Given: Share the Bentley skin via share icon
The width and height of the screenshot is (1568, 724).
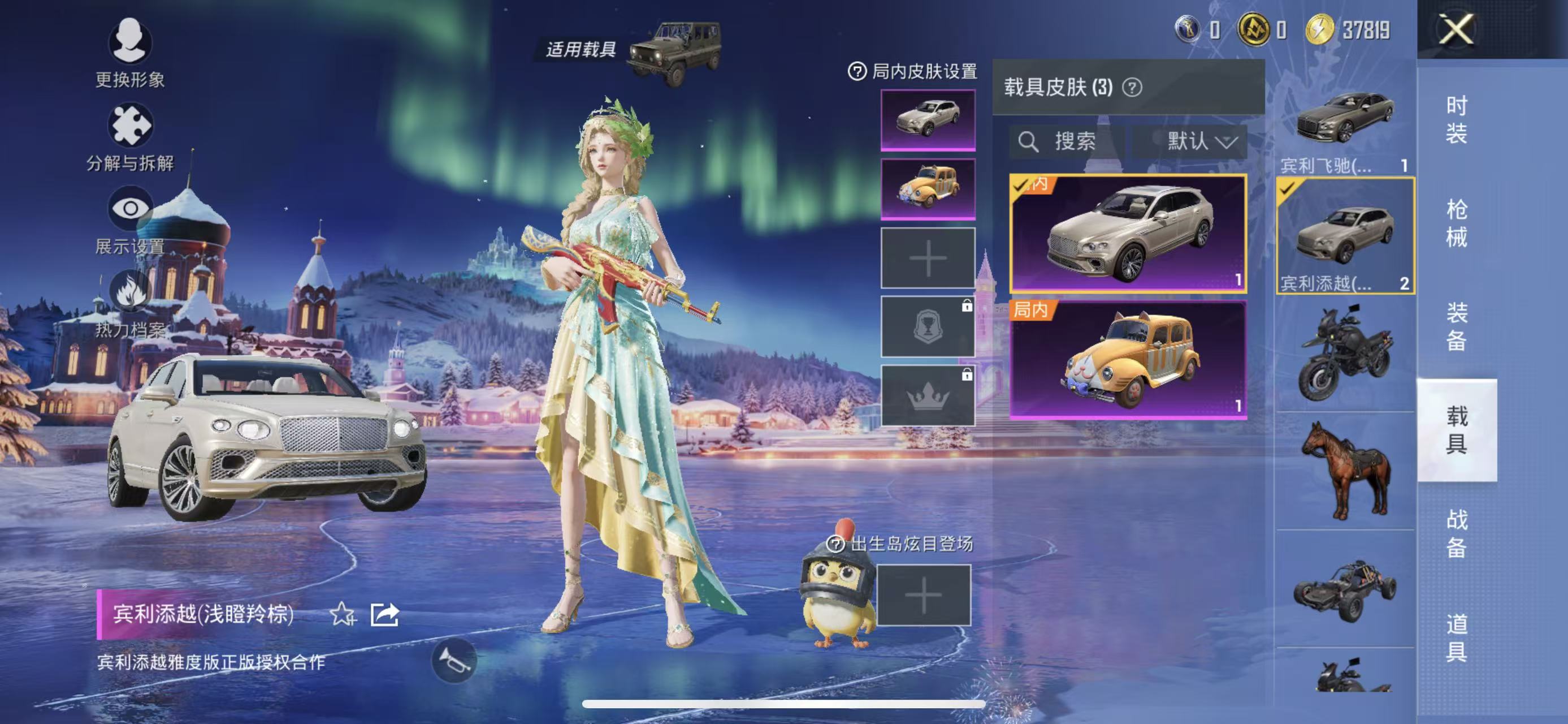Looking at the screenshot, I should [x=385, y=614].
